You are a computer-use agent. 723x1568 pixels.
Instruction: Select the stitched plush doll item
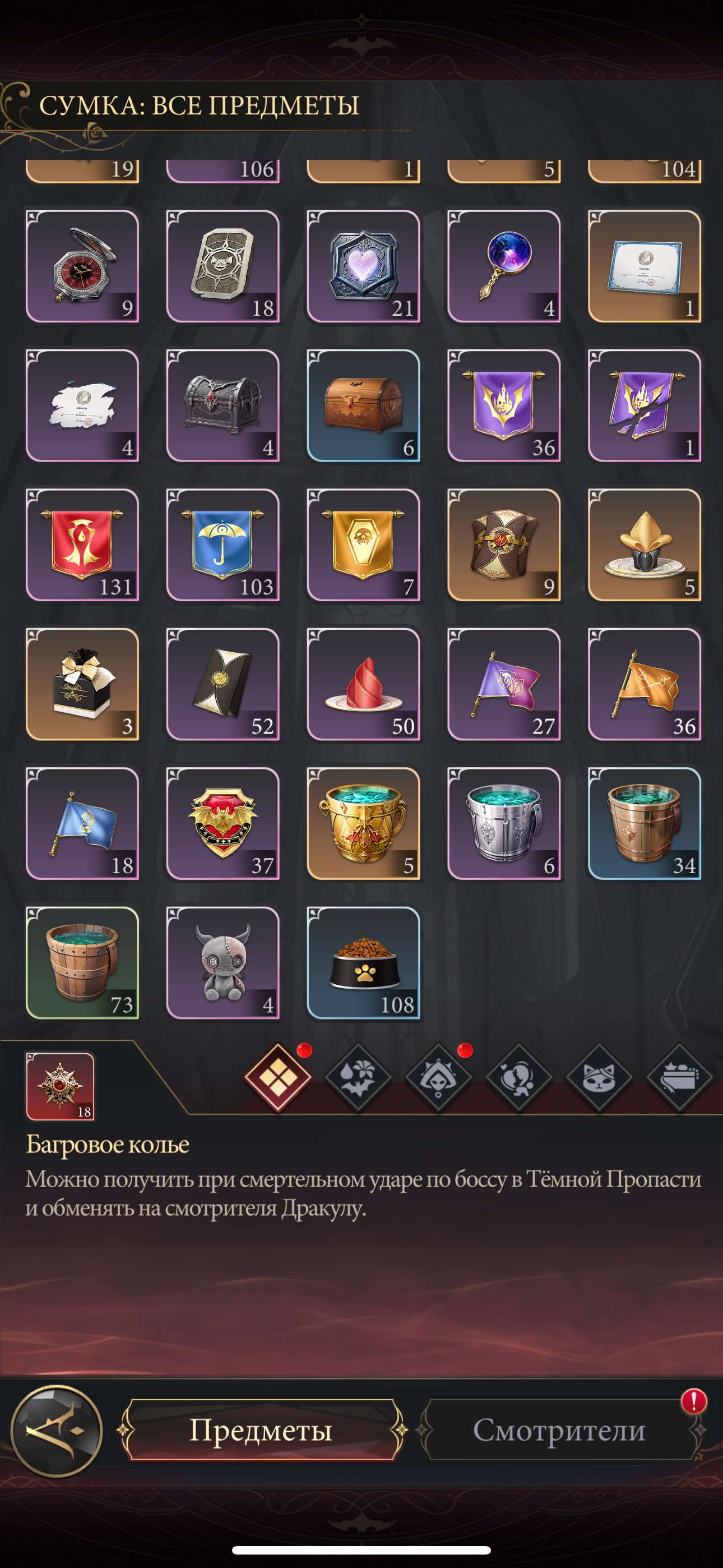223,963
